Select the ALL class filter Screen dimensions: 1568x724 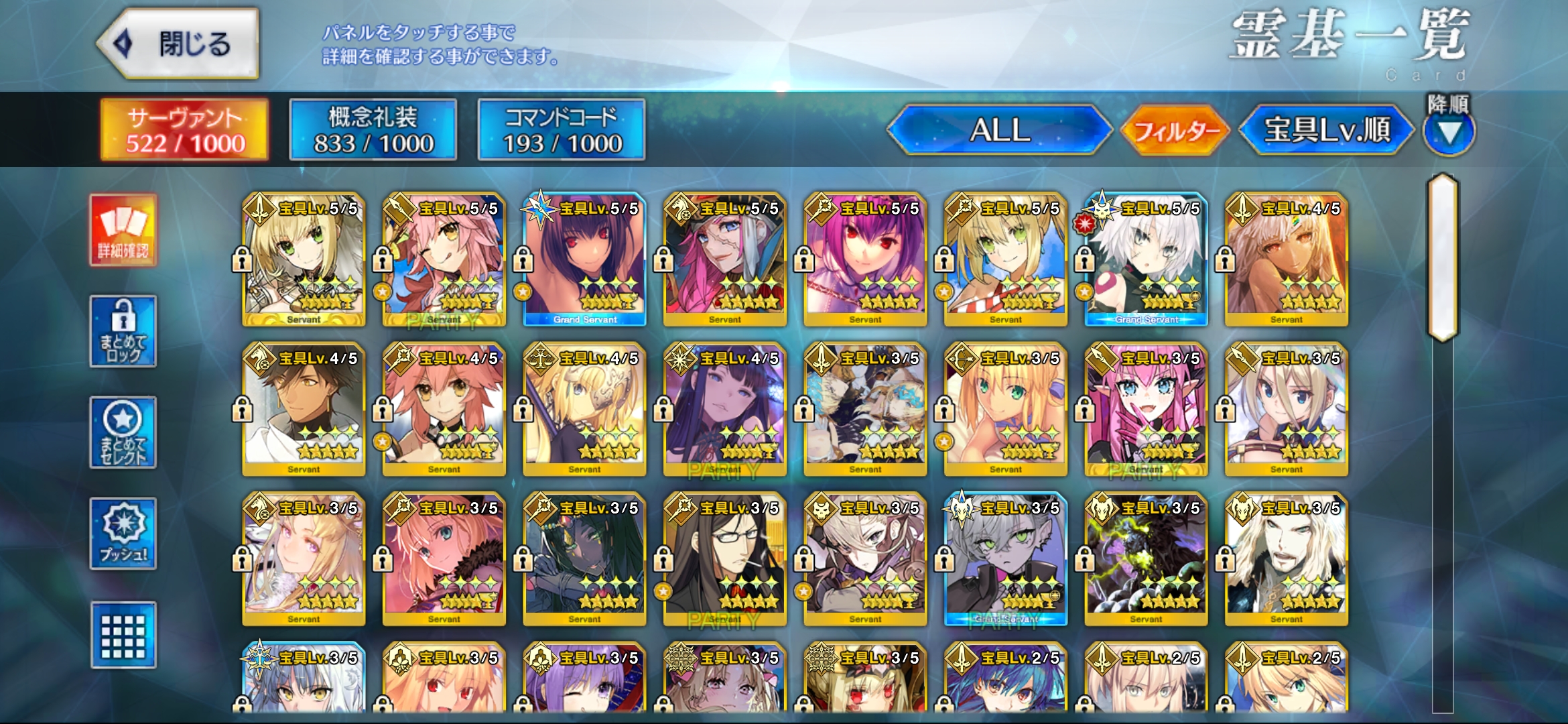pos(1000,130)
